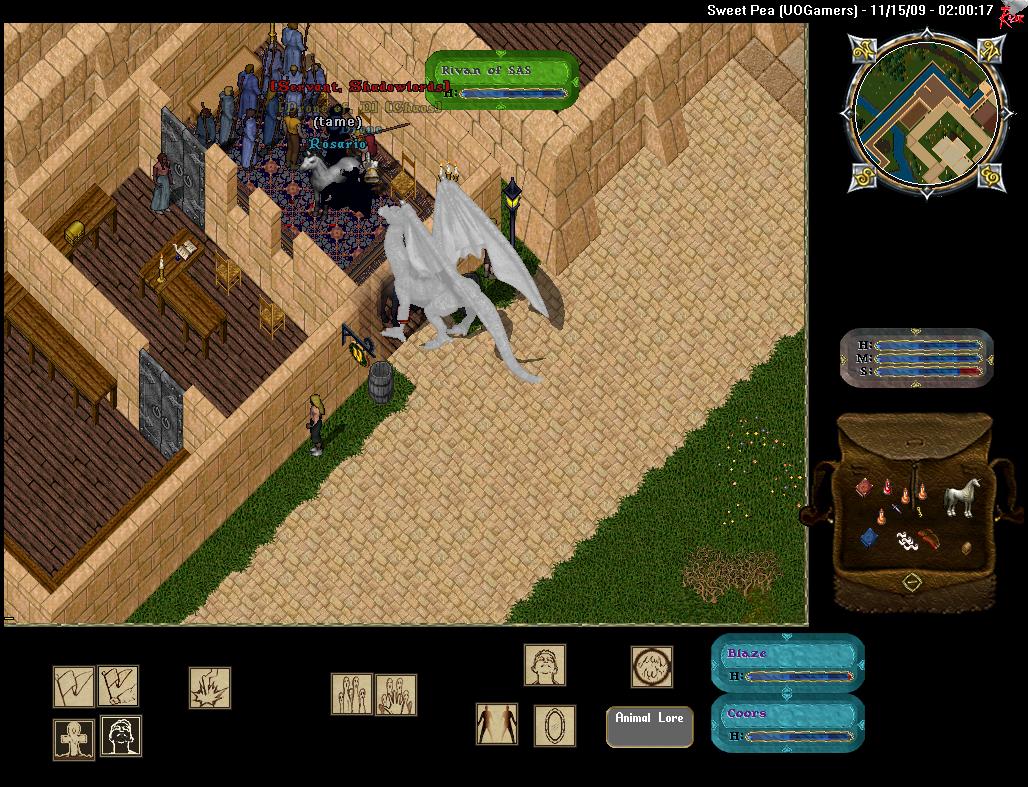Image resolution: width=1028 pixels, height=787 pixels.
Task: Trigger the circular swirl spell icon
Action: (x=651, y=666)
